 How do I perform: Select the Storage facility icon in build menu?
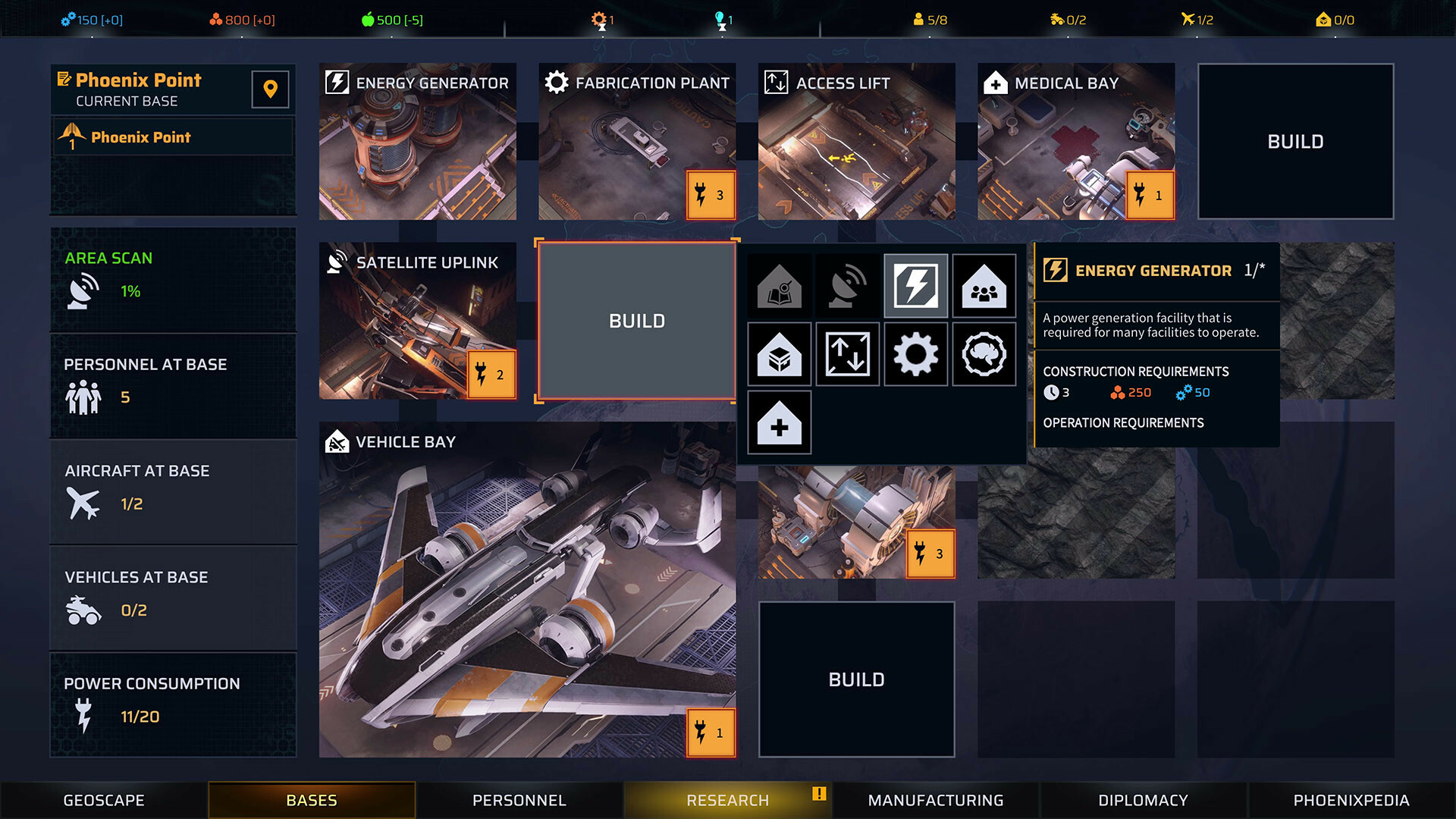tap(779, 354)
